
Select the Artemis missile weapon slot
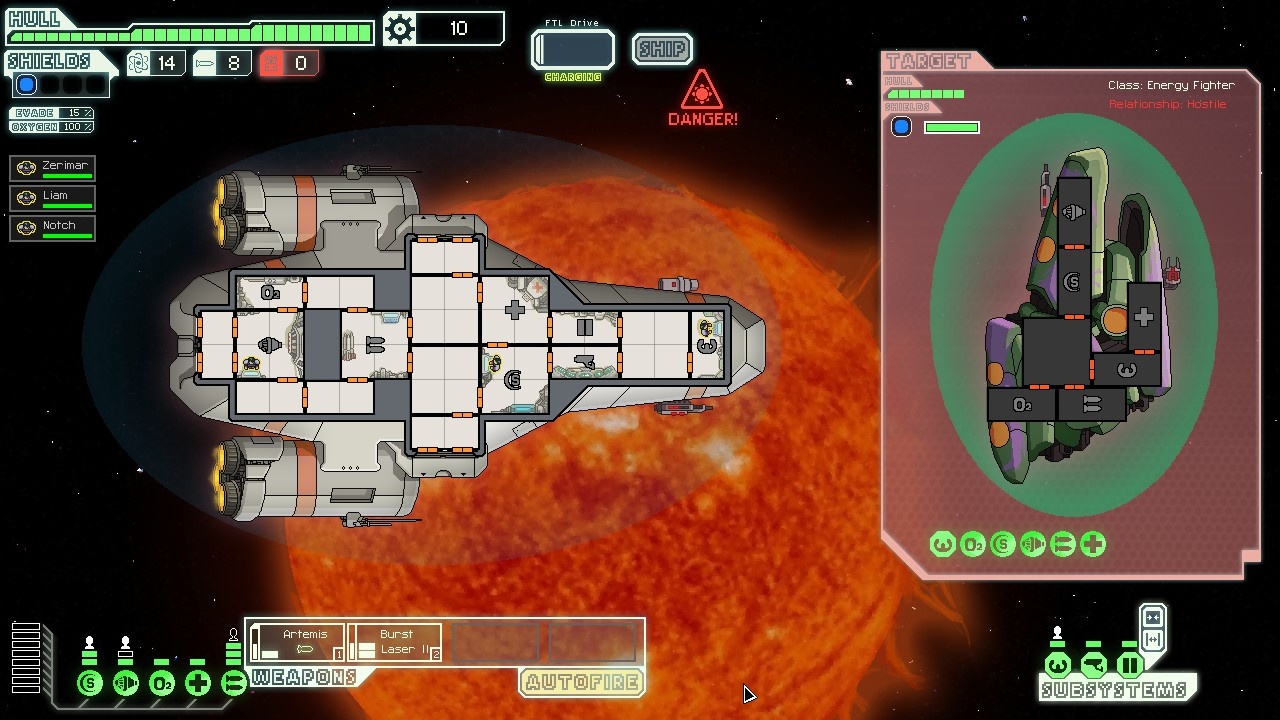297,642
